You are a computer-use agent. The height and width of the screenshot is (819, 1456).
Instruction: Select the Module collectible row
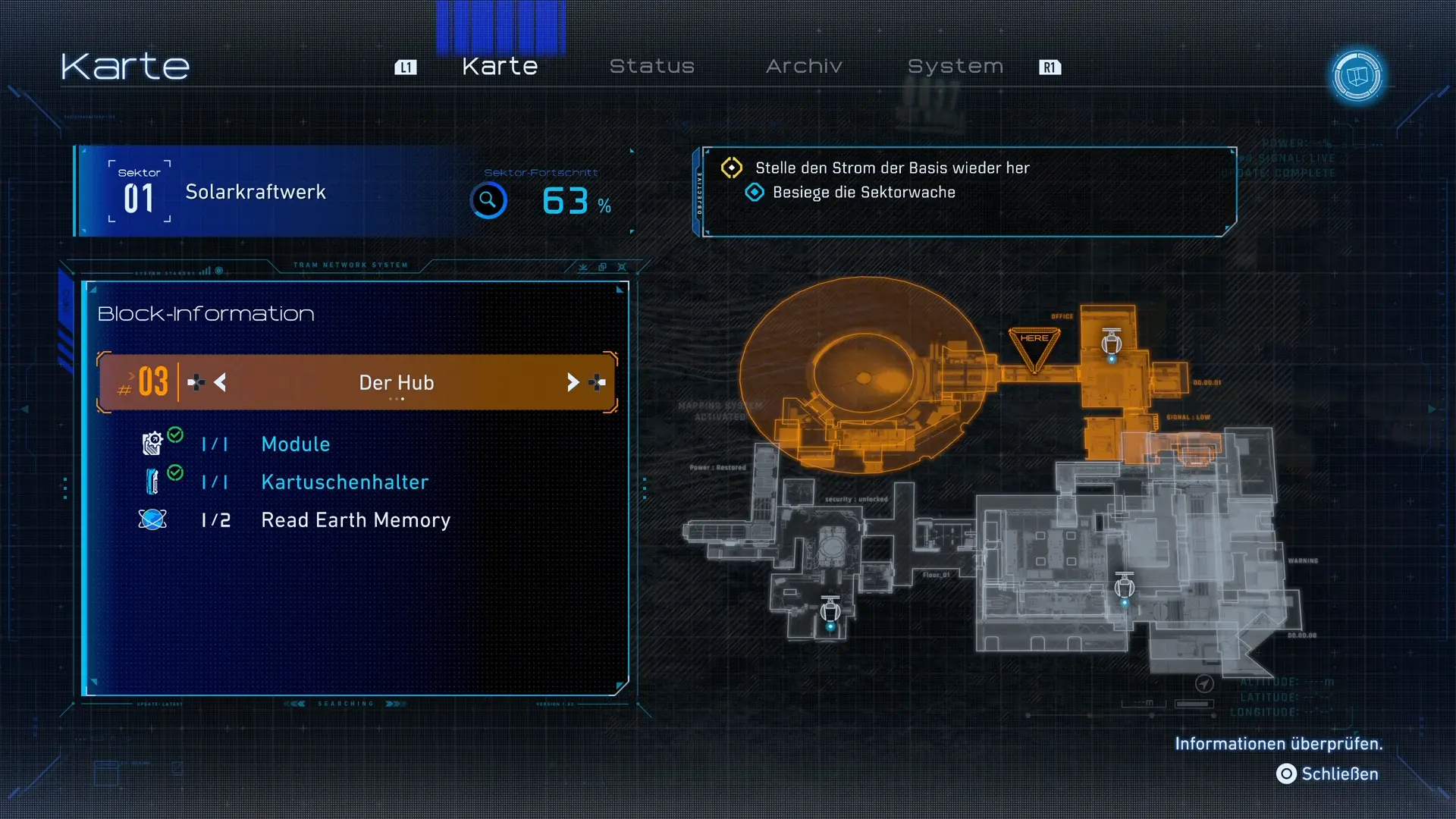pos(295,444)
